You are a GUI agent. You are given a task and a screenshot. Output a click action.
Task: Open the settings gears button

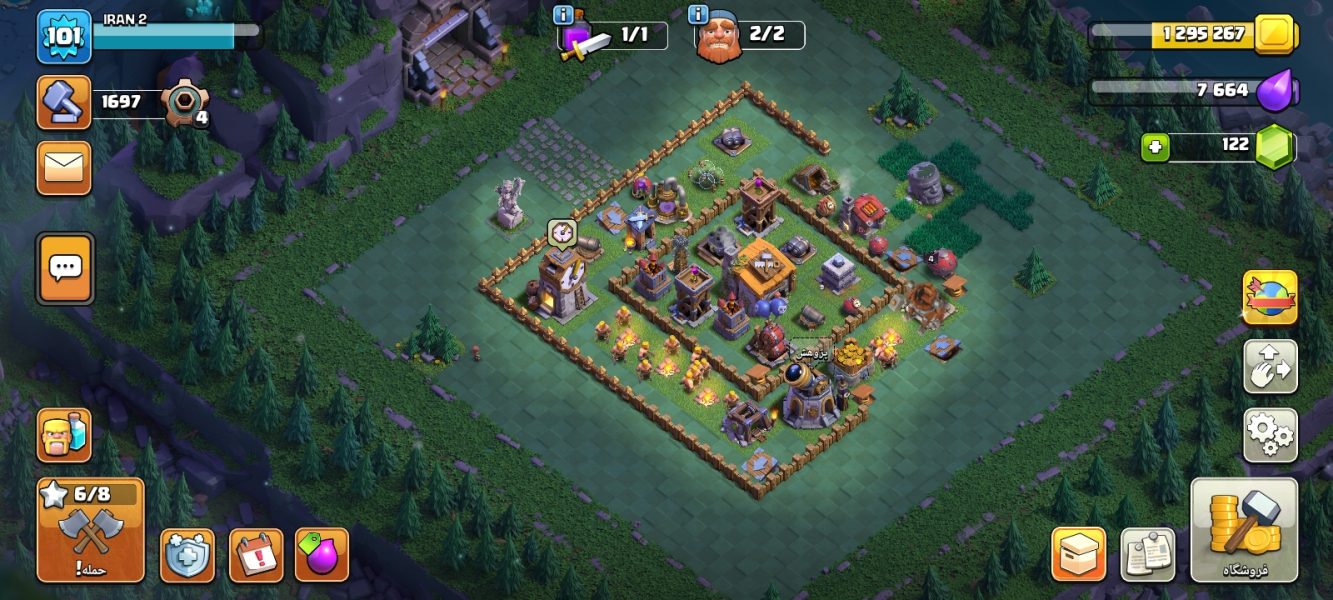pyautogui.click(x=1270, y=435)
